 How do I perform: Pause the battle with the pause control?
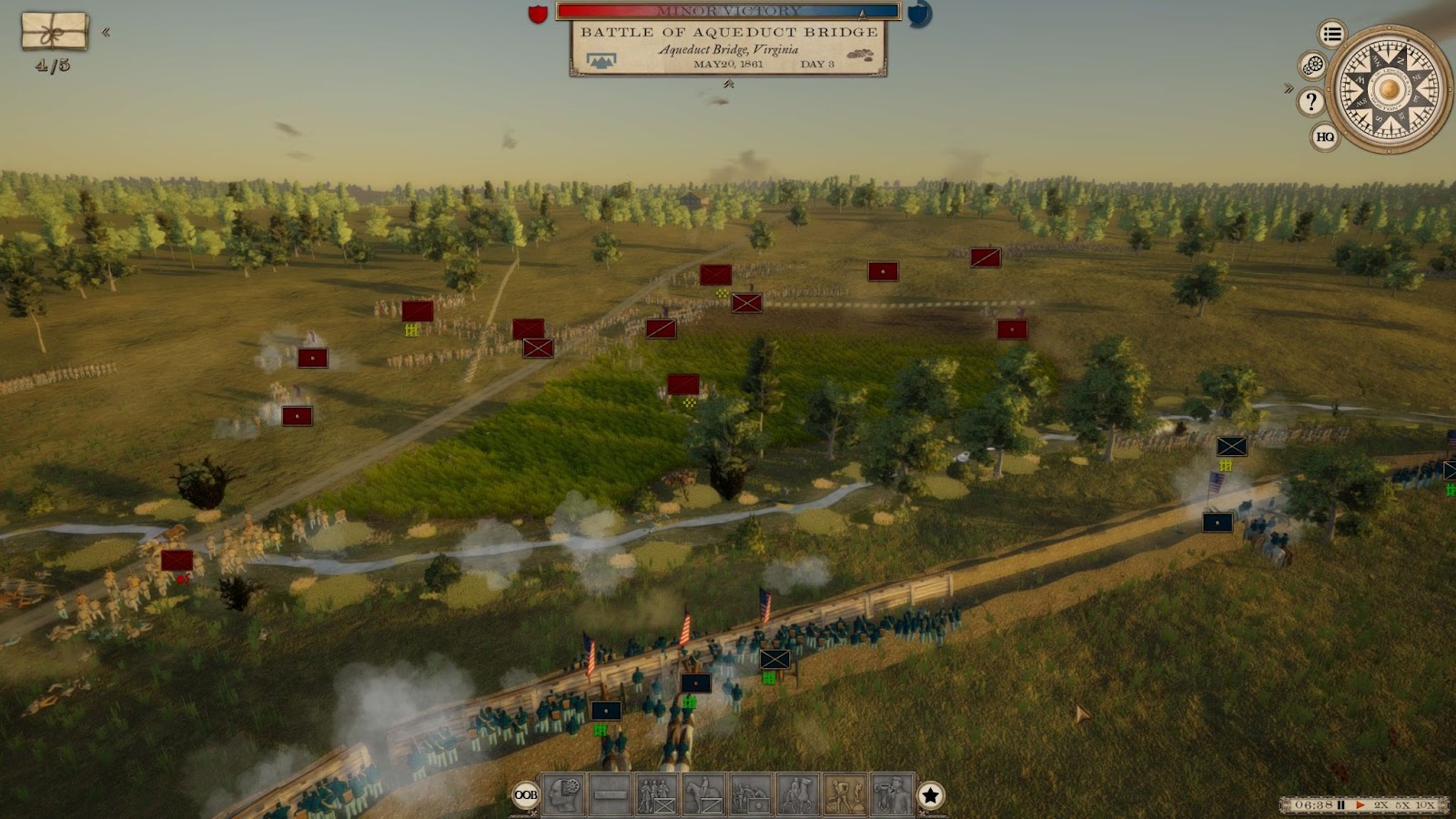(x=1340, y=805)
